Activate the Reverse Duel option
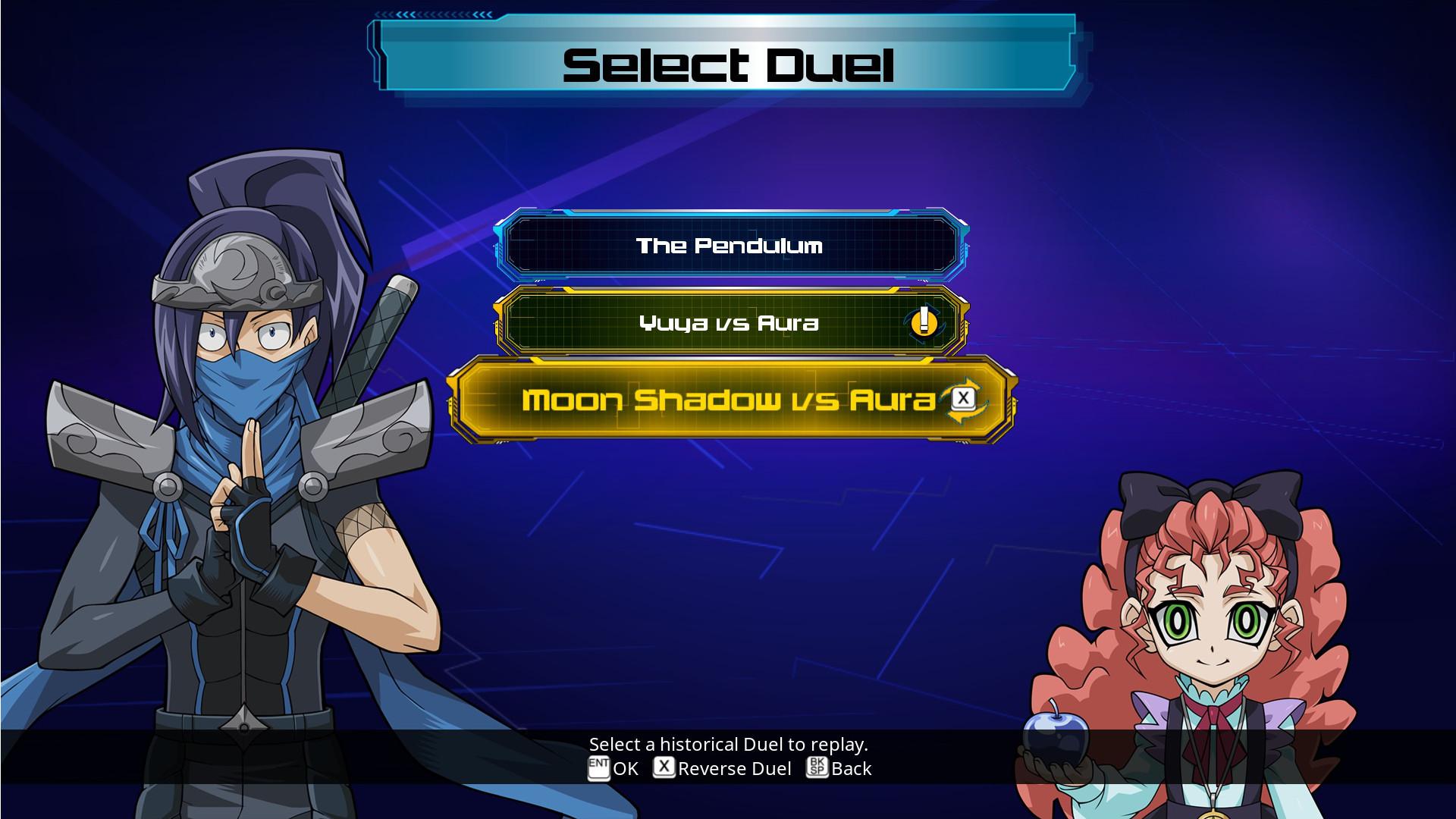 point(734,769)
